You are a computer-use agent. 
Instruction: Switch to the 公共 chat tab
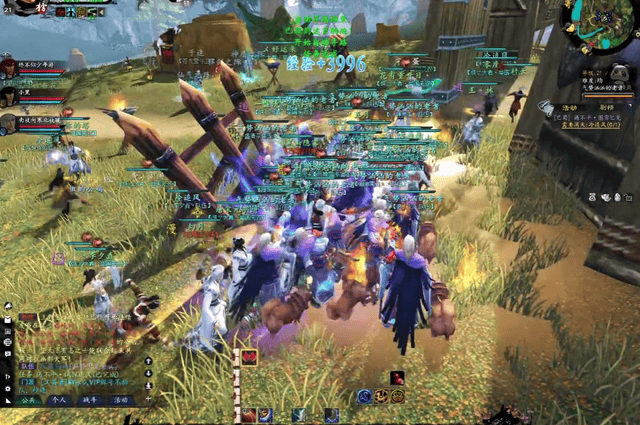point(27,399)
